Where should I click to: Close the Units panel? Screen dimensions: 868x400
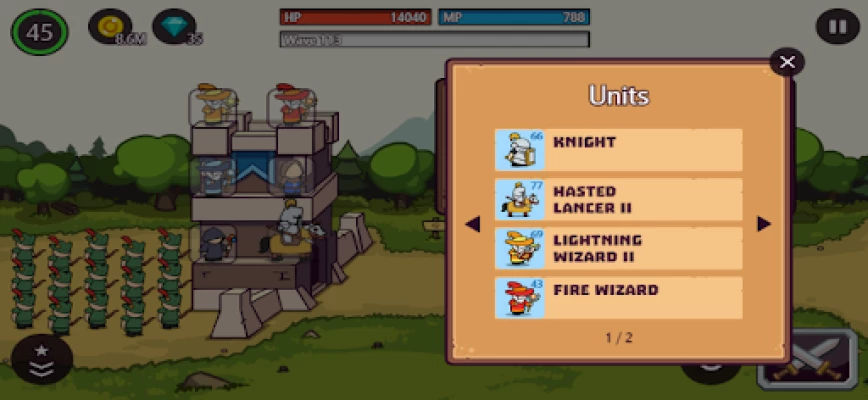pos(787,62)
